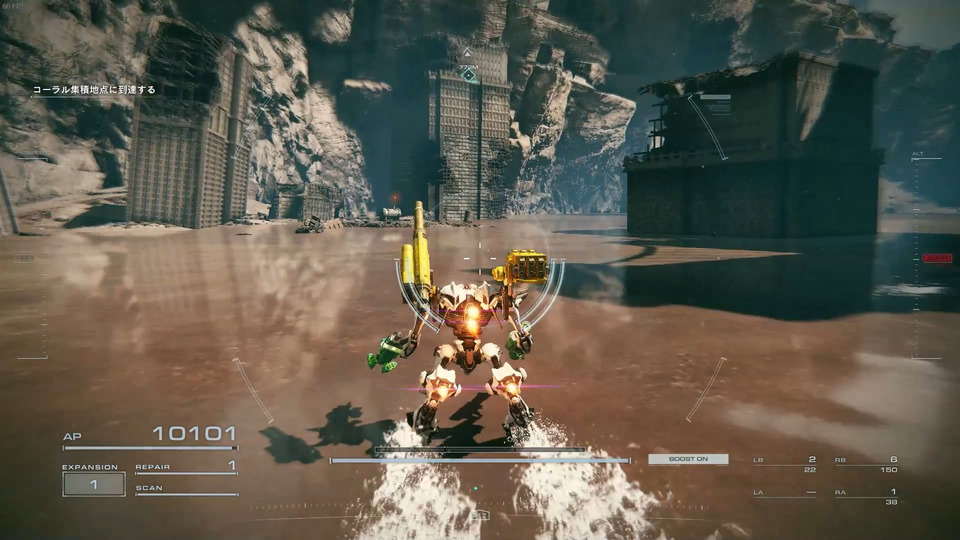960x540 pixels.
Task: Select the mission objective text tracker
Action: (x=94, y=90)
